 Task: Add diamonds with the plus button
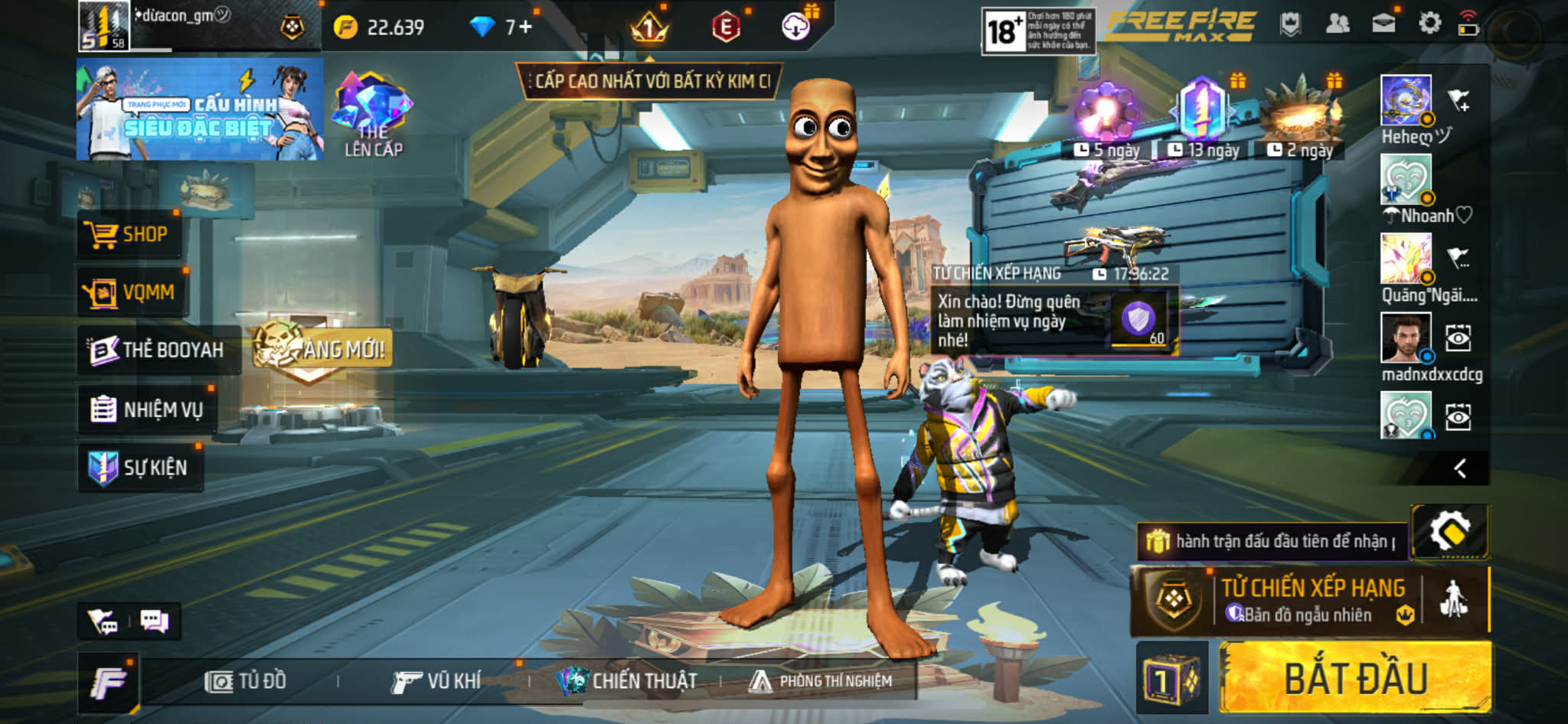[525, 28]
